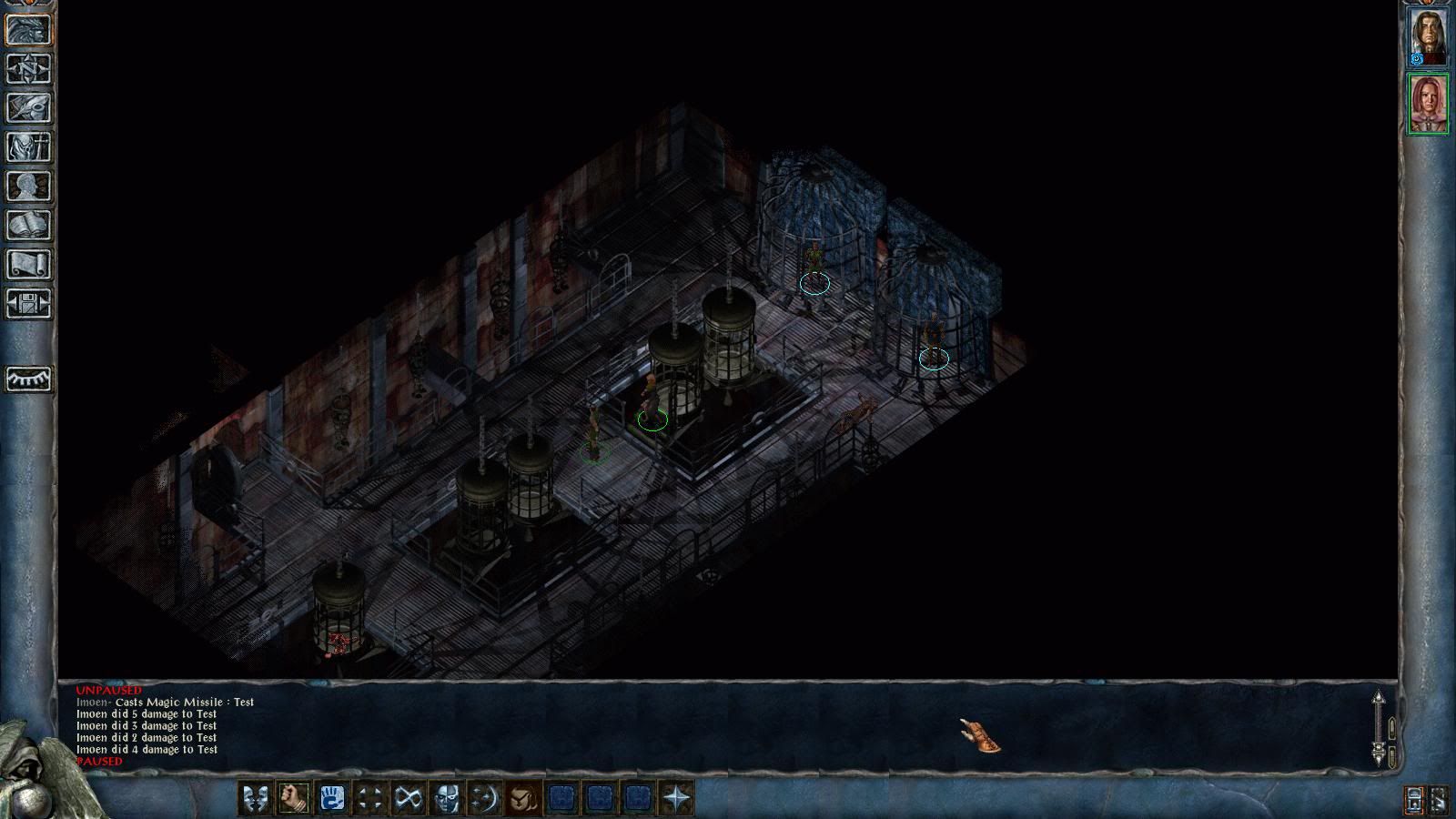Open the inventory screen button
Viewport: 1456px width, 819px height.
[x=29, y=147]
